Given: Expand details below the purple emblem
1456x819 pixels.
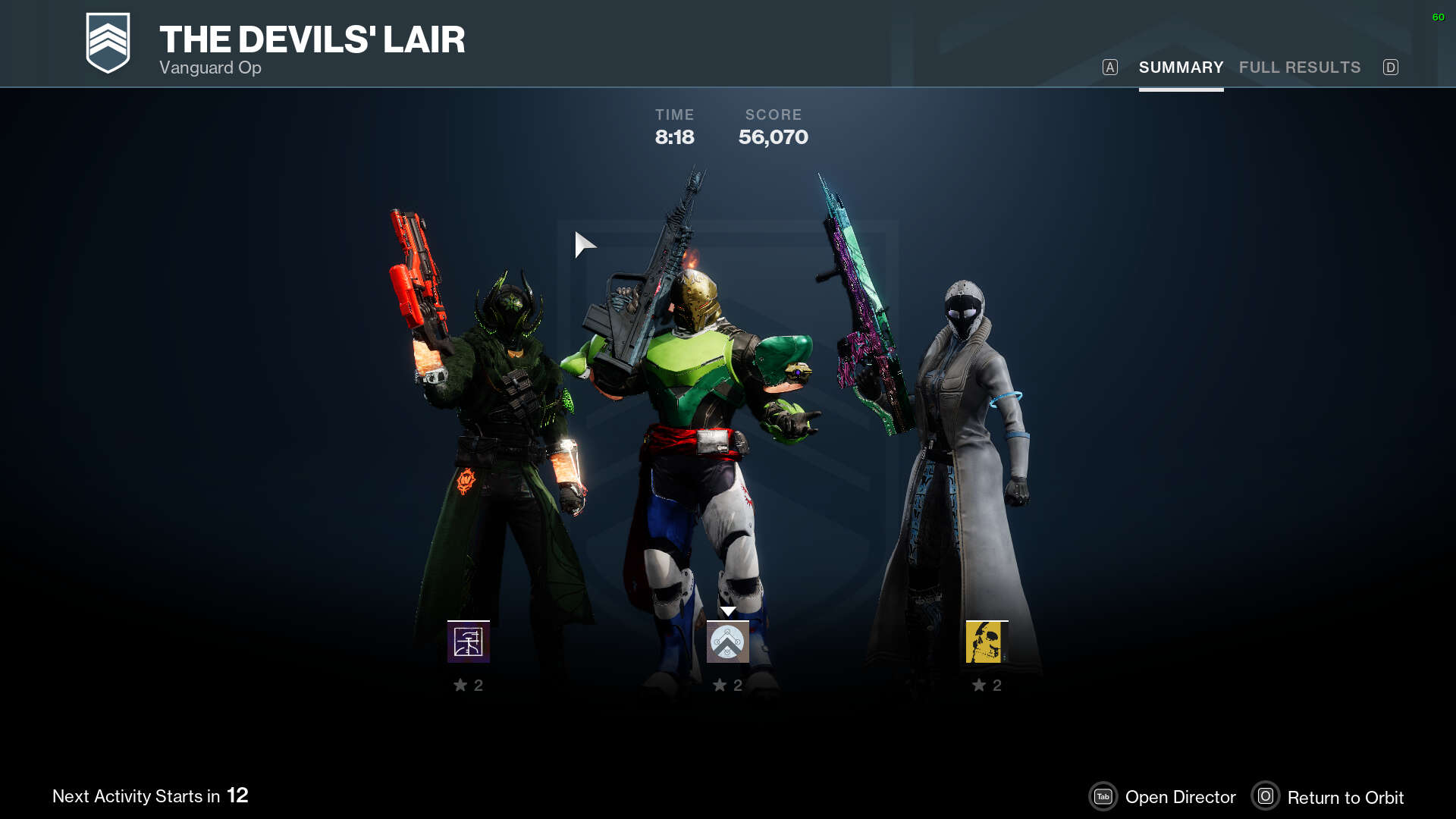Looking at the screenshot, I should click(467, 685).
